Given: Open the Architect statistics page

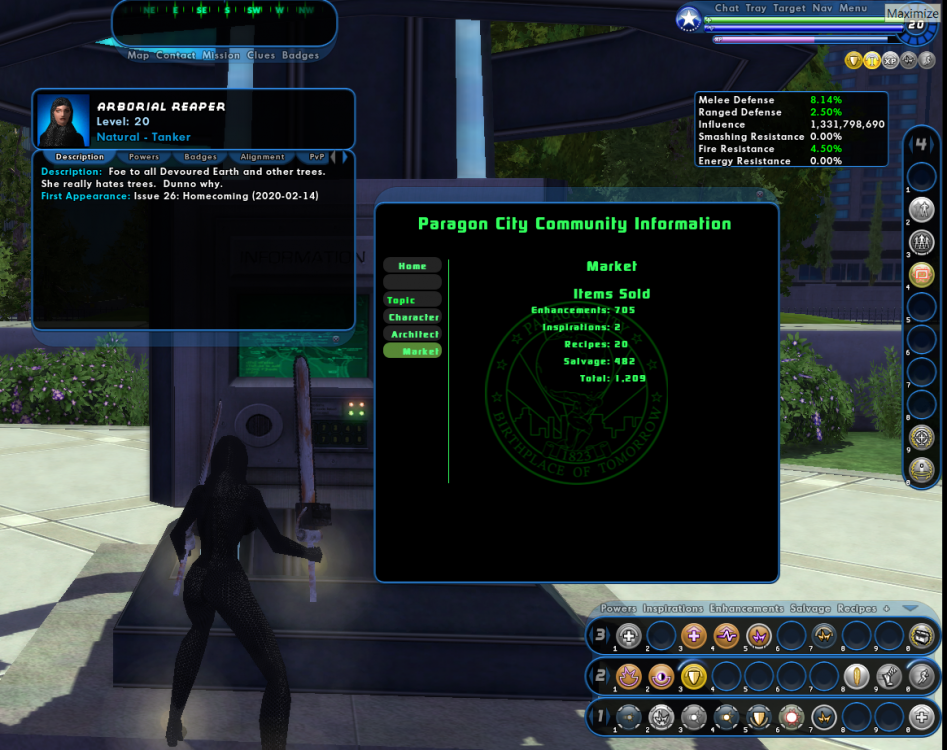Looking at the screenshot, I should [414, 334].
